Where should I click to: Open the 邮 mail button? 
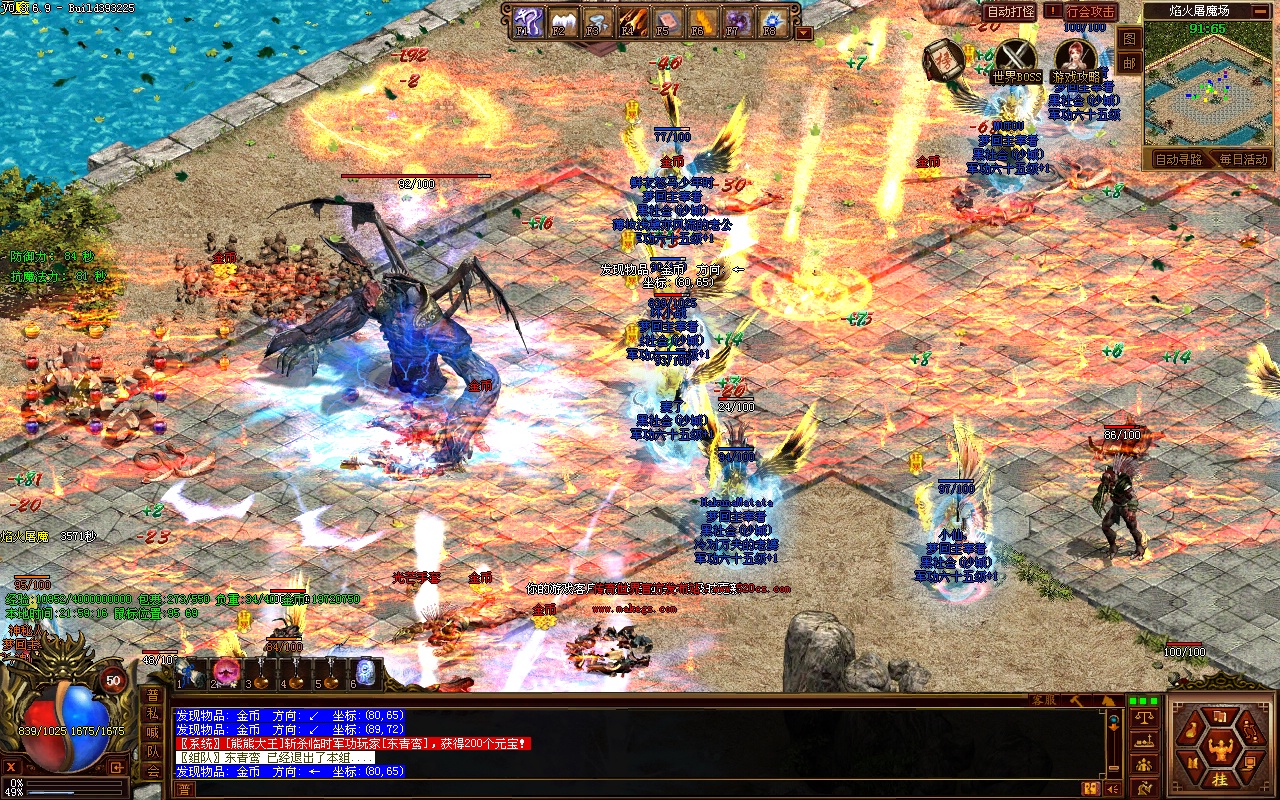[1129, 62]
